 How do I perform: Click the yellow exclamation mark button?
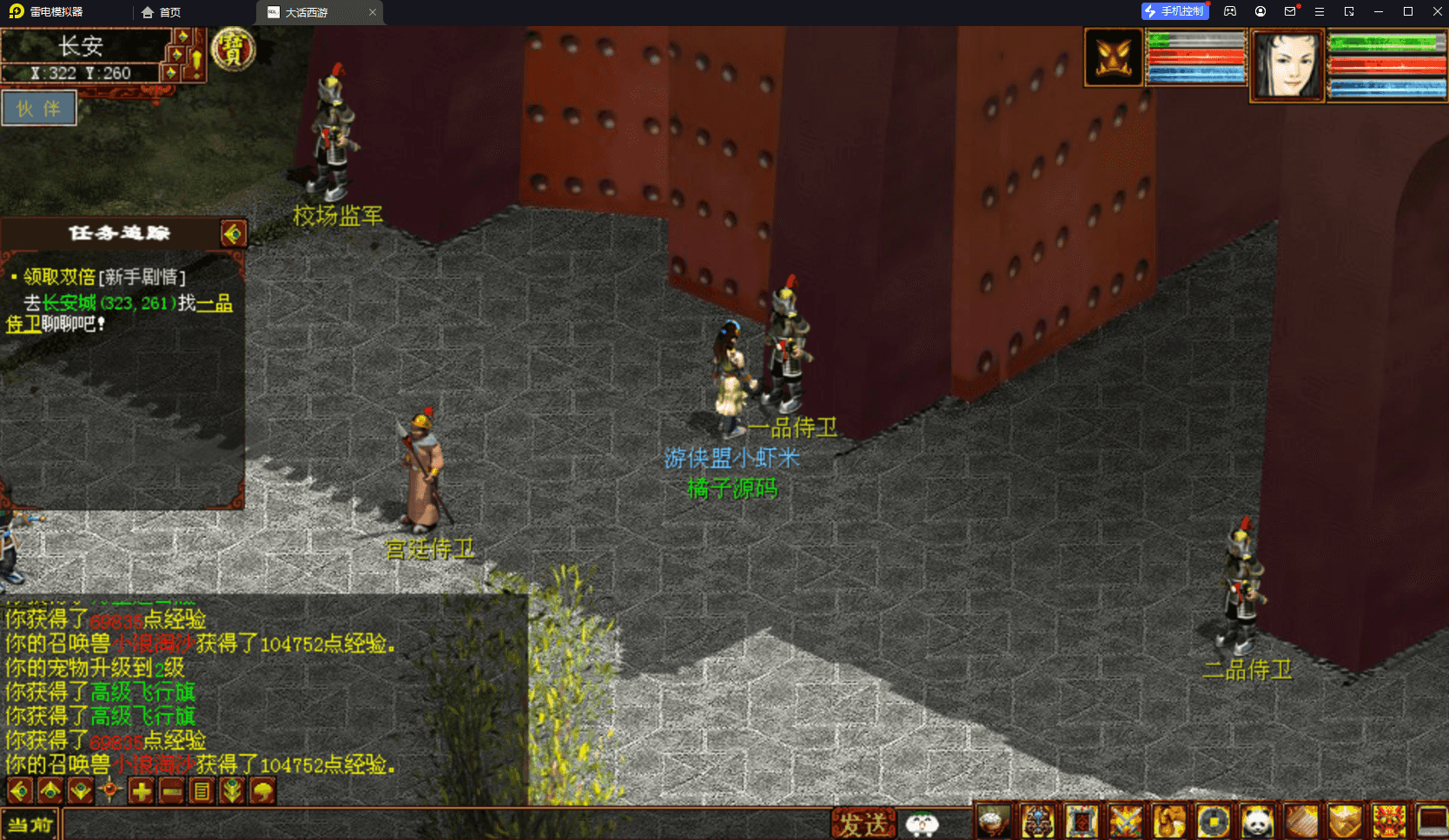click(196, 59)
